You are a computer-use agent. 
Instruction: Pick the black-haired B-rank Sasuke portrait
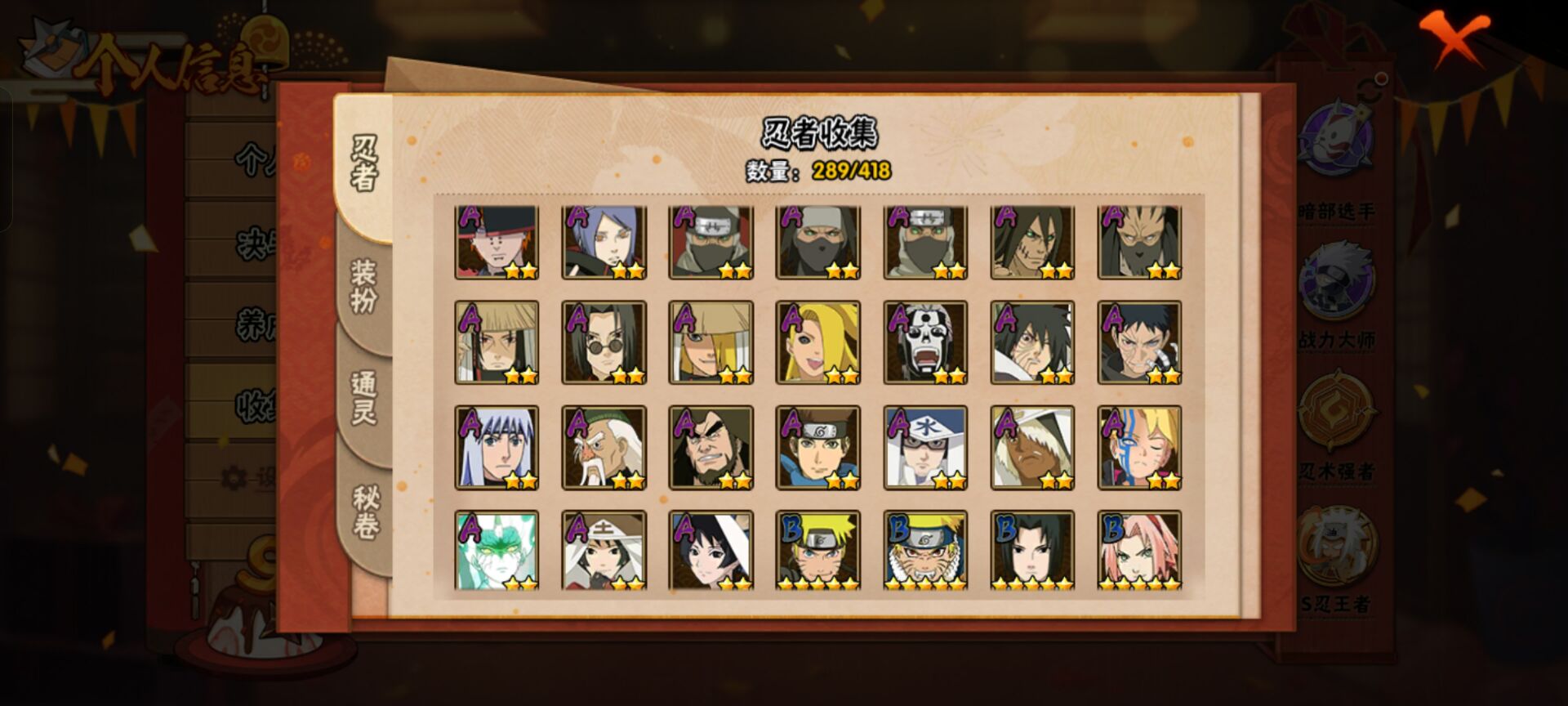[x=1032, y=551]
